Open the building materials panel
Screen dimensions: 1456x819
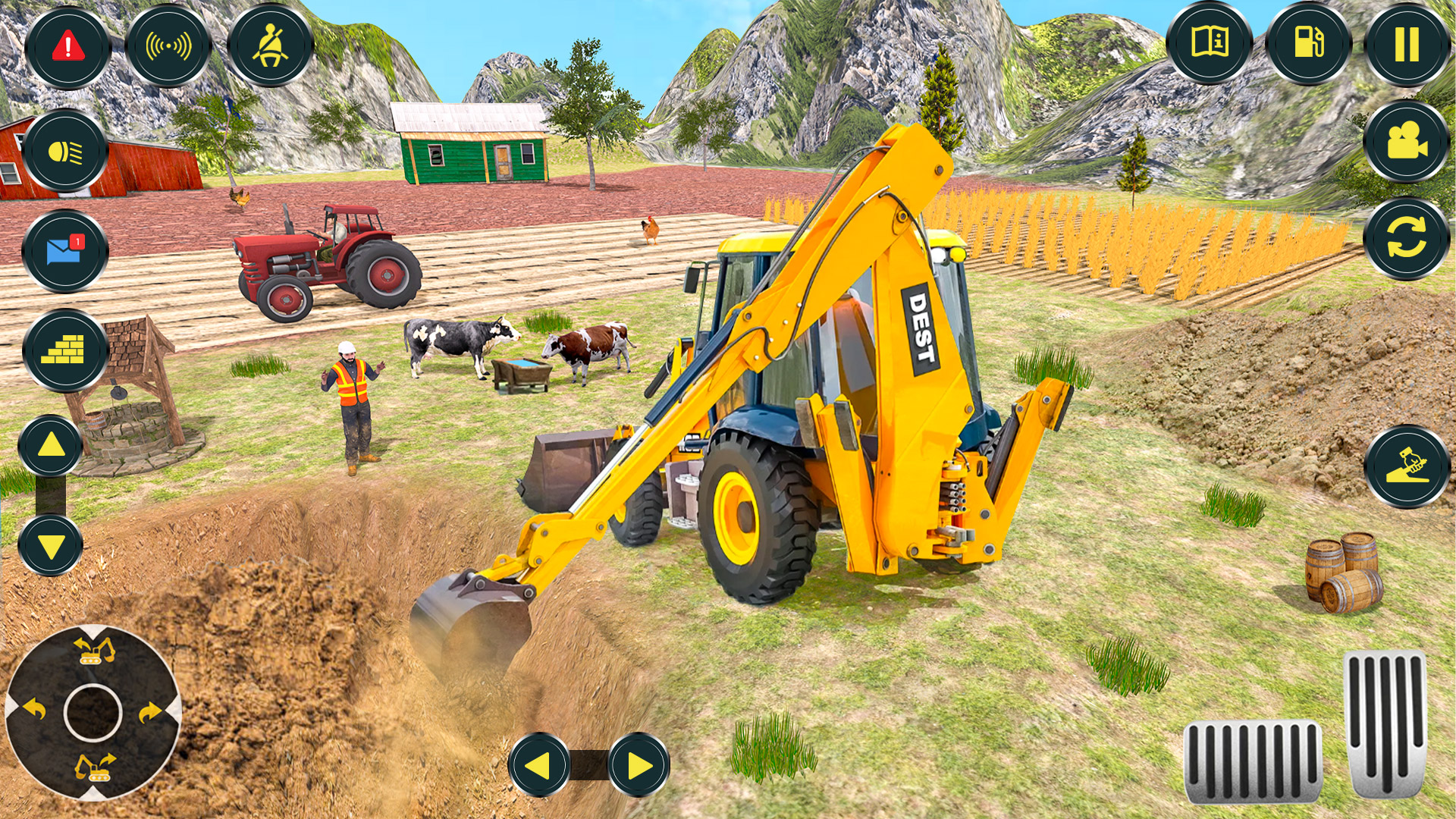pos(67,350)
